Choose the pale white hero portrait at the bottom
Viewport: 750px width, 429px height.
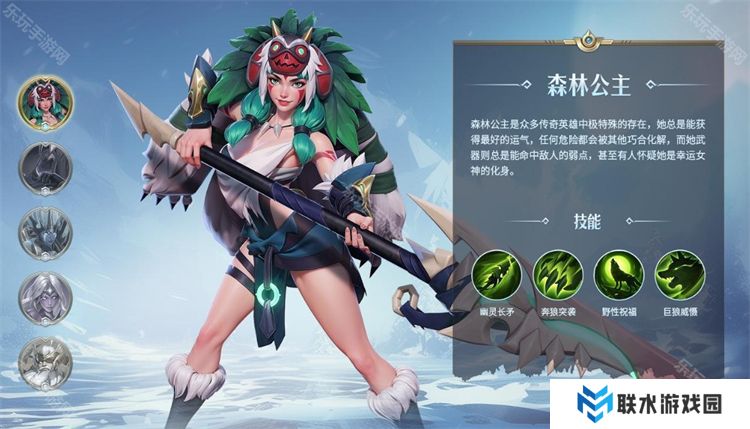(x=45, y=361)
